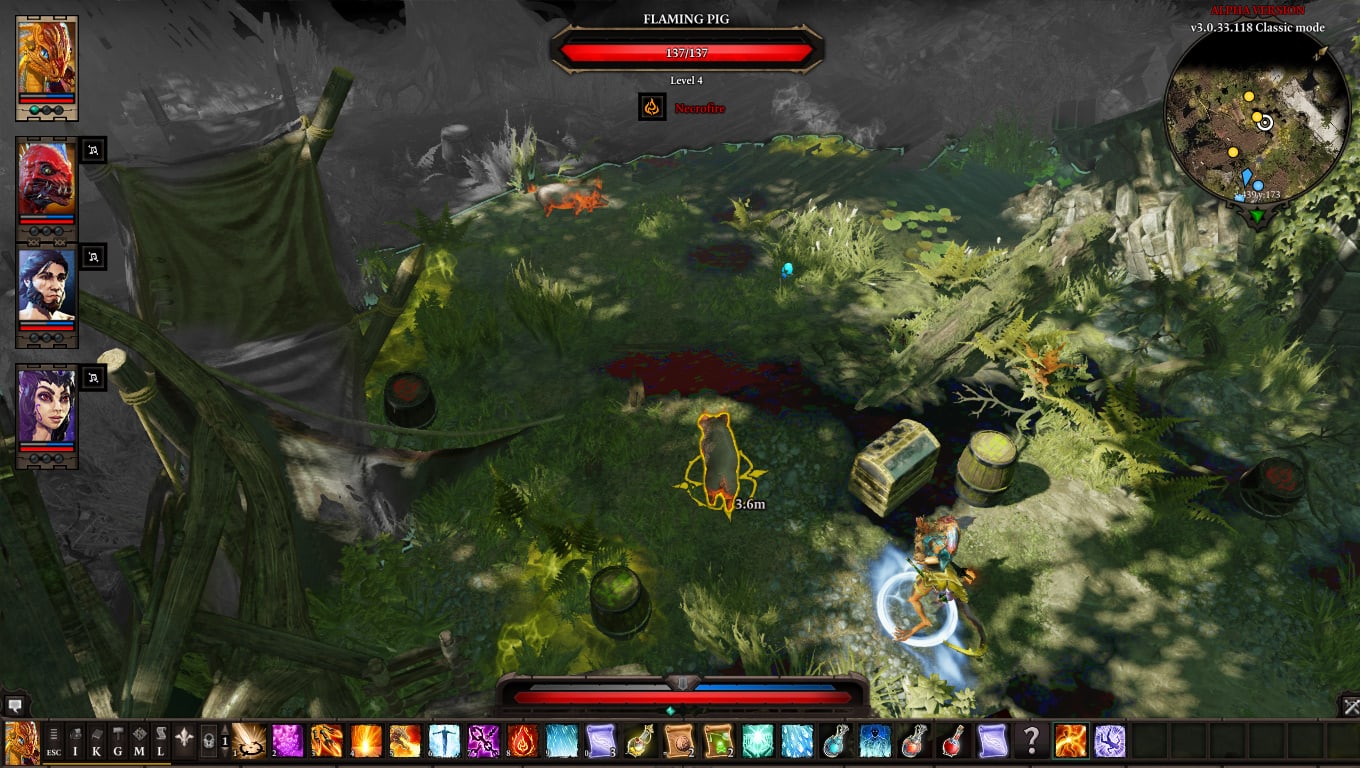
Task: Click the crossed swords combat button
Action: 1348,706
